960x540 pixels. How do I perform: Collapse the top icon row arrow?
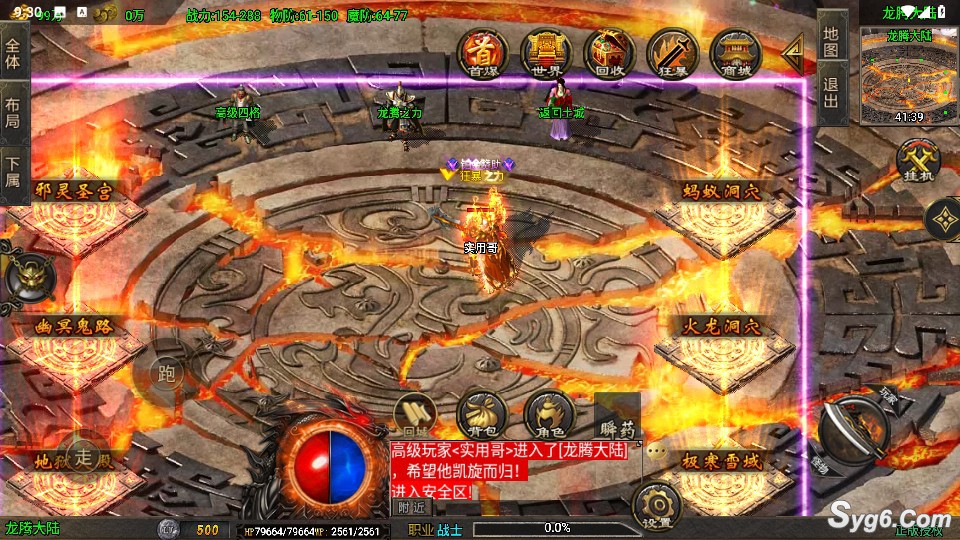[x=792, y=50]
